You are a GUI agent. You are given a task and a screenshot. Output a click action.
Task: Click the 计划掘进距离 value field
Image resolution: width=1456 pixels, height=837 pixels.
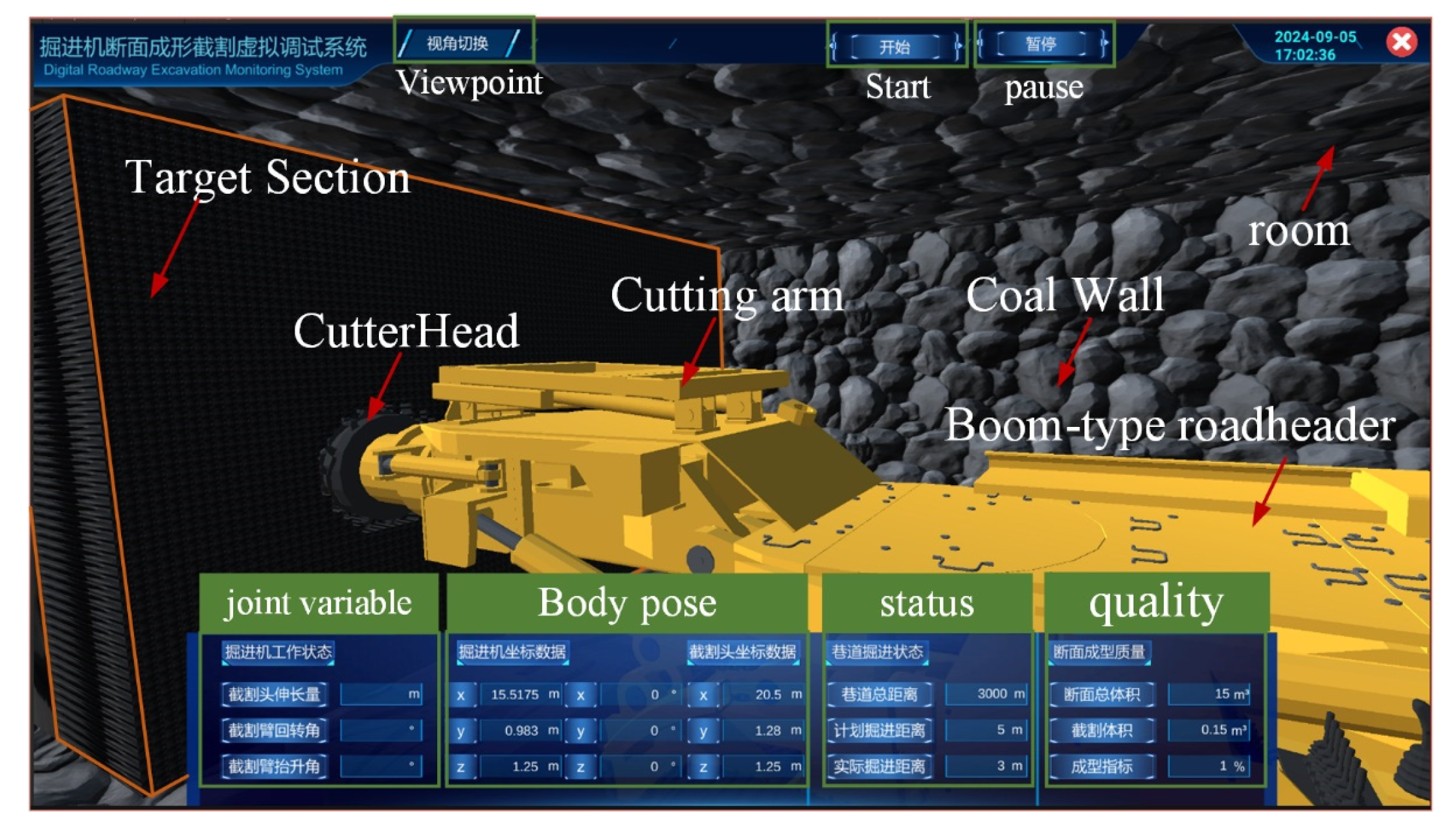[986, 730]
